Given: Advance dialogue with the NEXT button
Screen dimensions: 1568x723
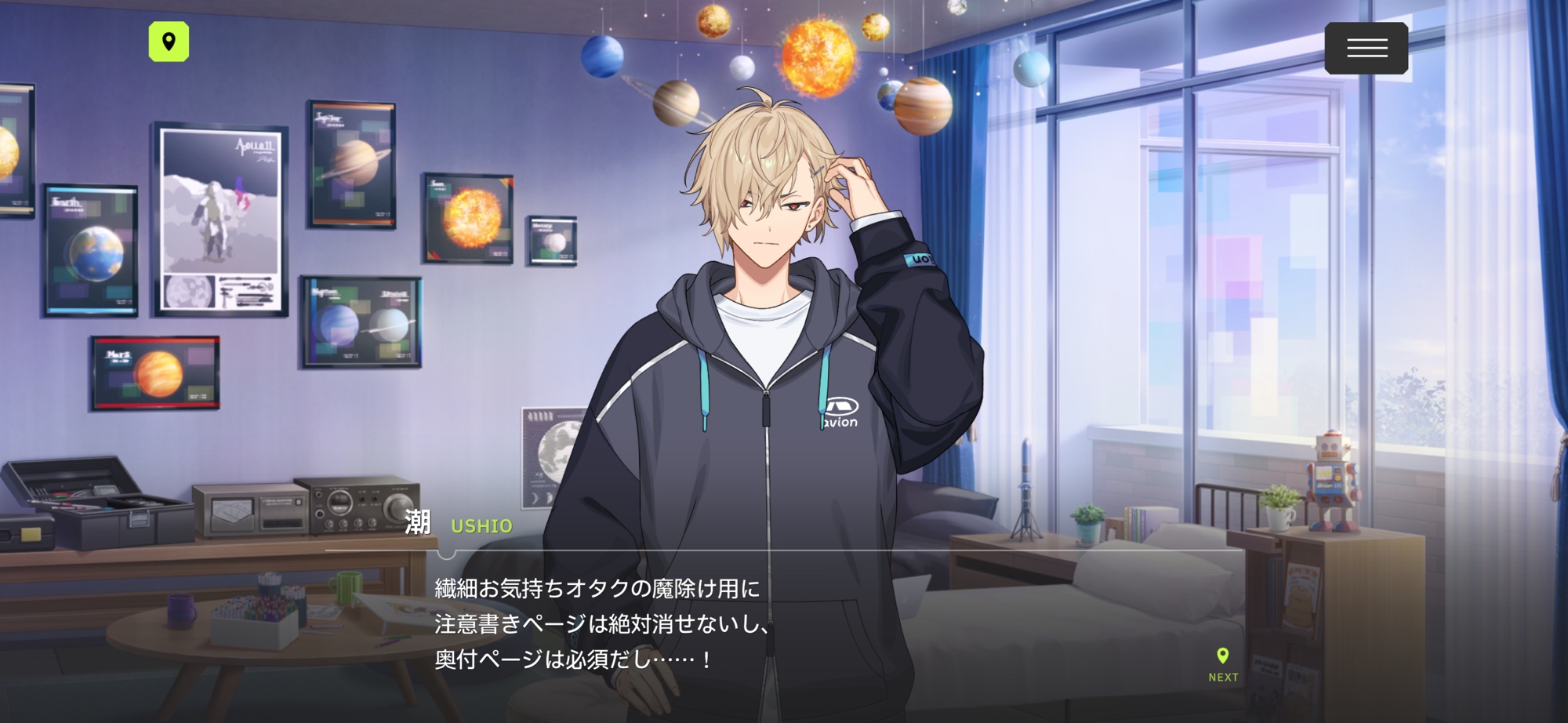Looking at the screenshot, I should coord(1222,665).
